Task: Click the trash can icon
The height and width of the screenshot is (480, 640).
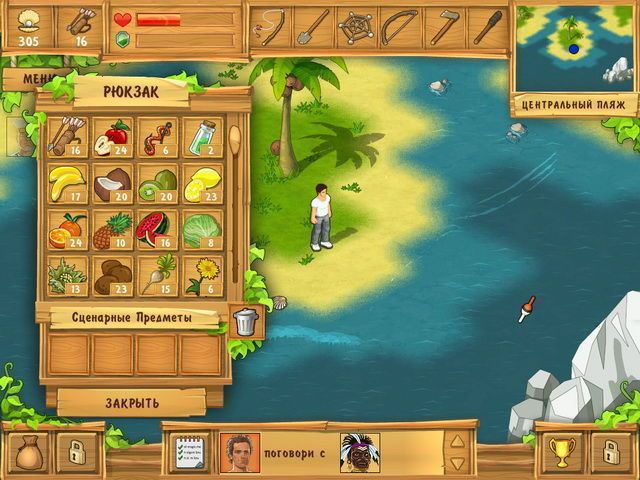Action: pyautogui.click(x=245, y=321)
